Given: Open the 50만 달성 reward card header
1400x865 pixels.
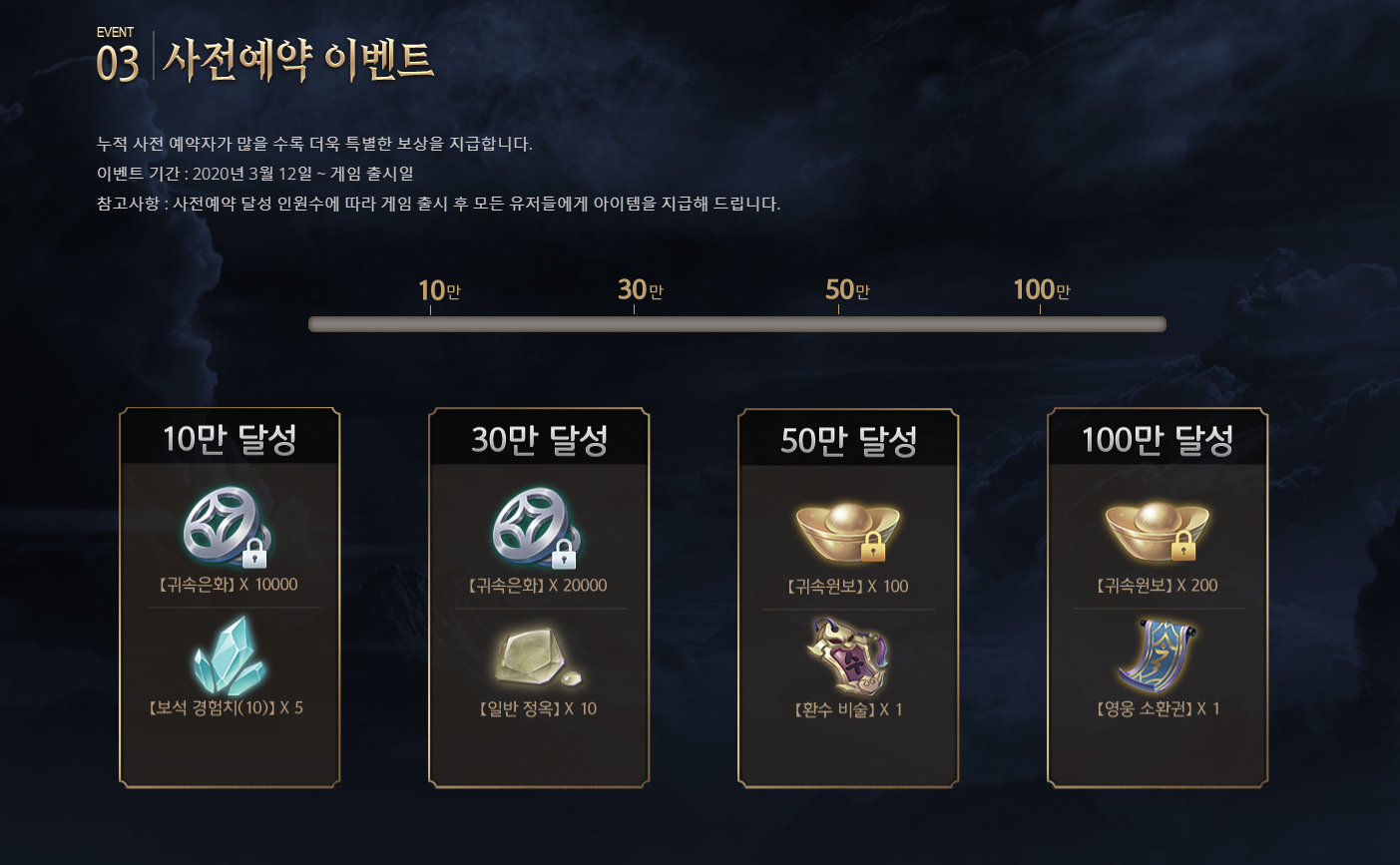Looking at the screenshot, I should pyautogui.click(x=848, y=440).
